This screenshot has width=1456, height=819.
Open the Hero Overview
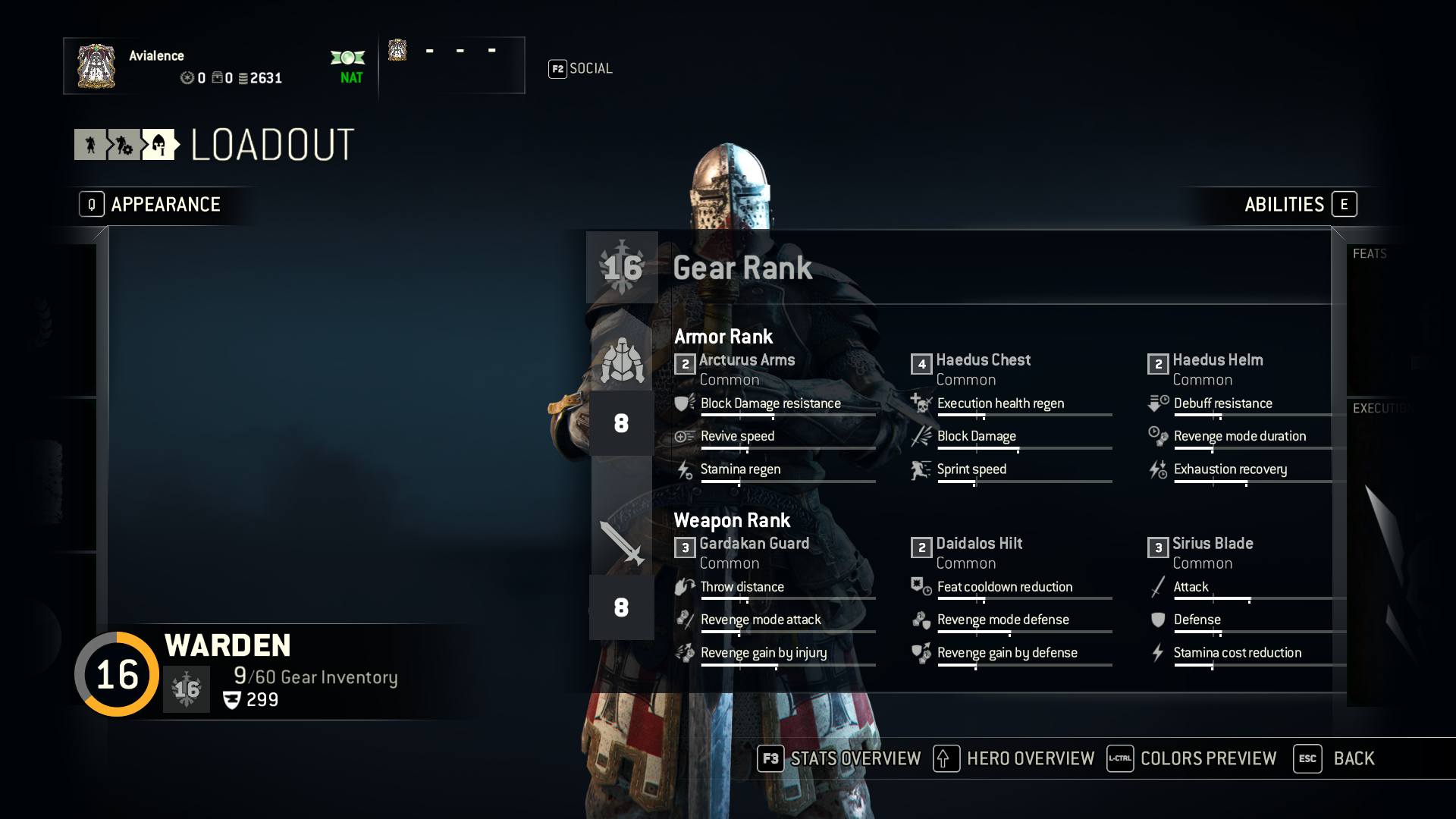click(1015, 758)
